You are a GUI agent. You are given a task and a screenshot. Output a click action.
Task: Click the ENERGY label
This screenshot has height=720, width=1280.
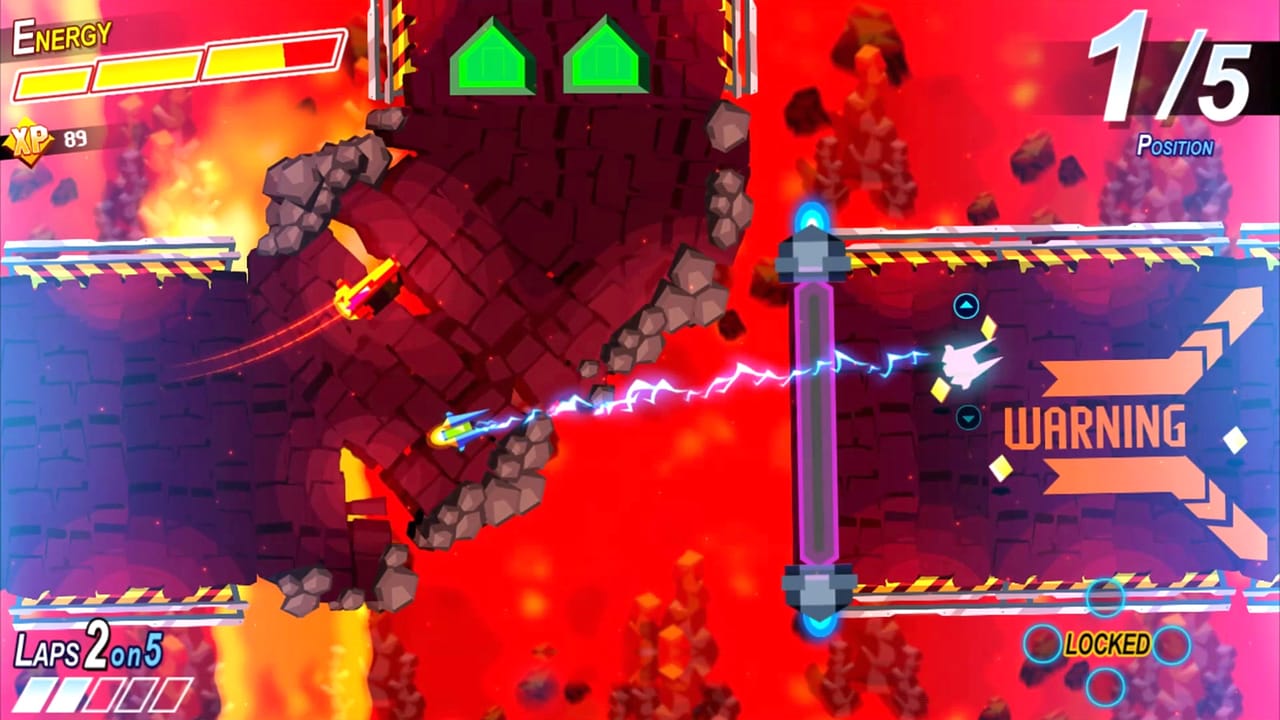tap(60, 35)
